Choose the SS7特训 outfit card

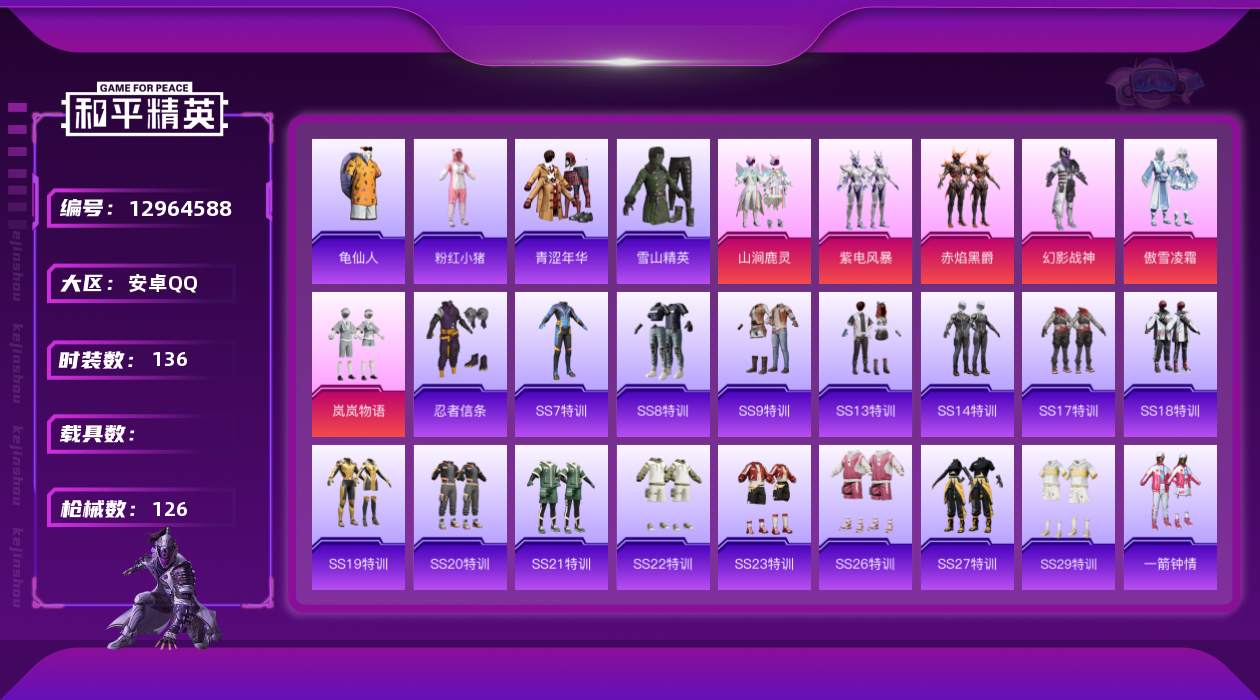[561, 364]
